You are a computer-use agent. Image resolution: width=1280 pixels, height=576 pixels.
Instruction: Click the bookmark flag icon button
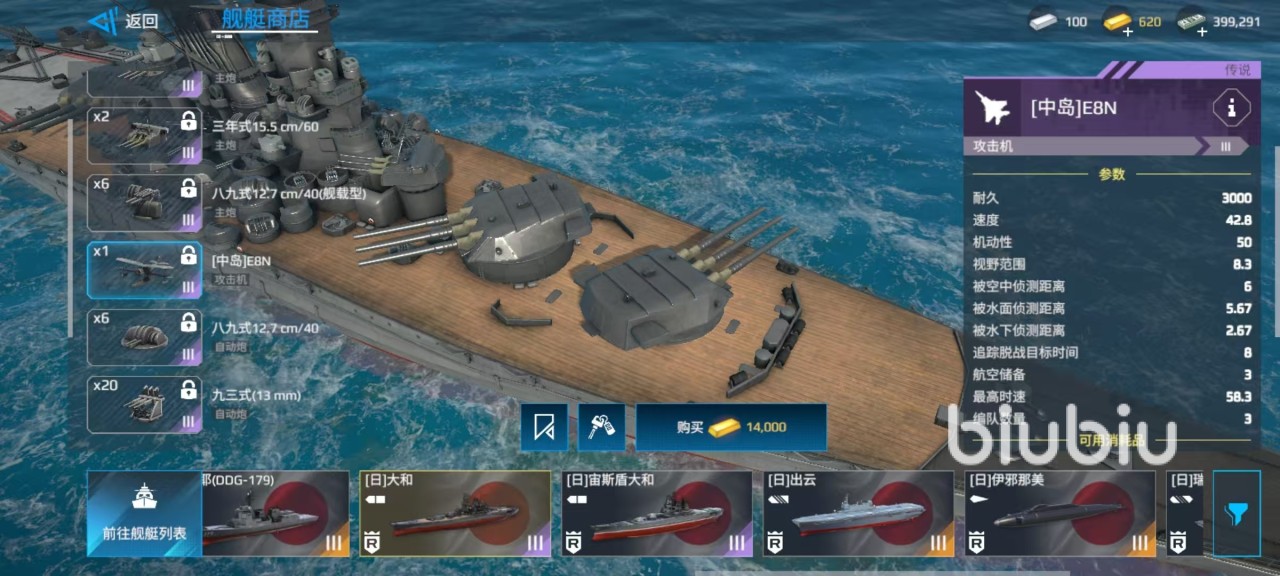click(x=544, y=427)
